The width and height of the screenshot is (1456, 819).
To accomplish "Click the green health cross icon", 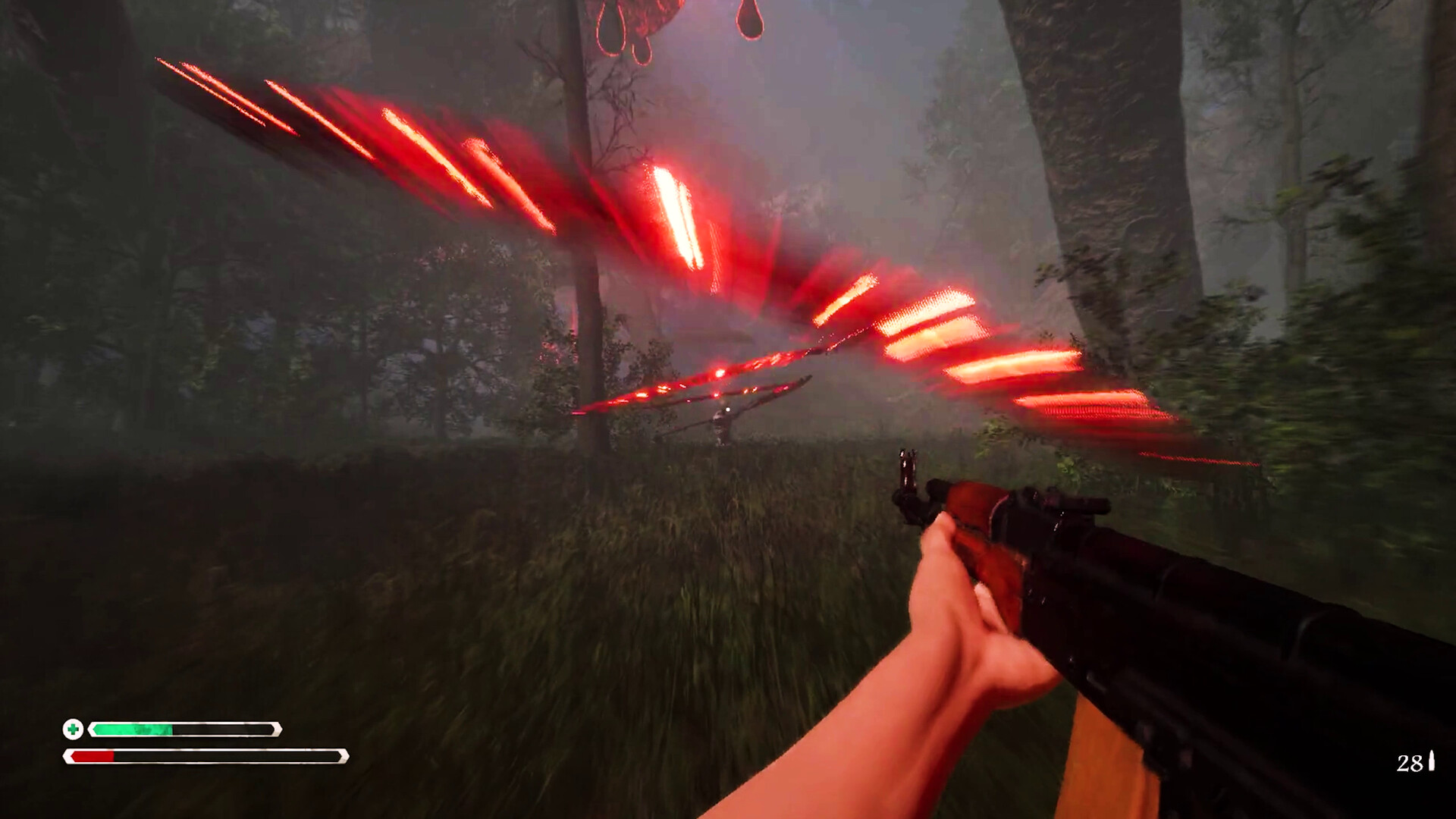I will (72, 729).
